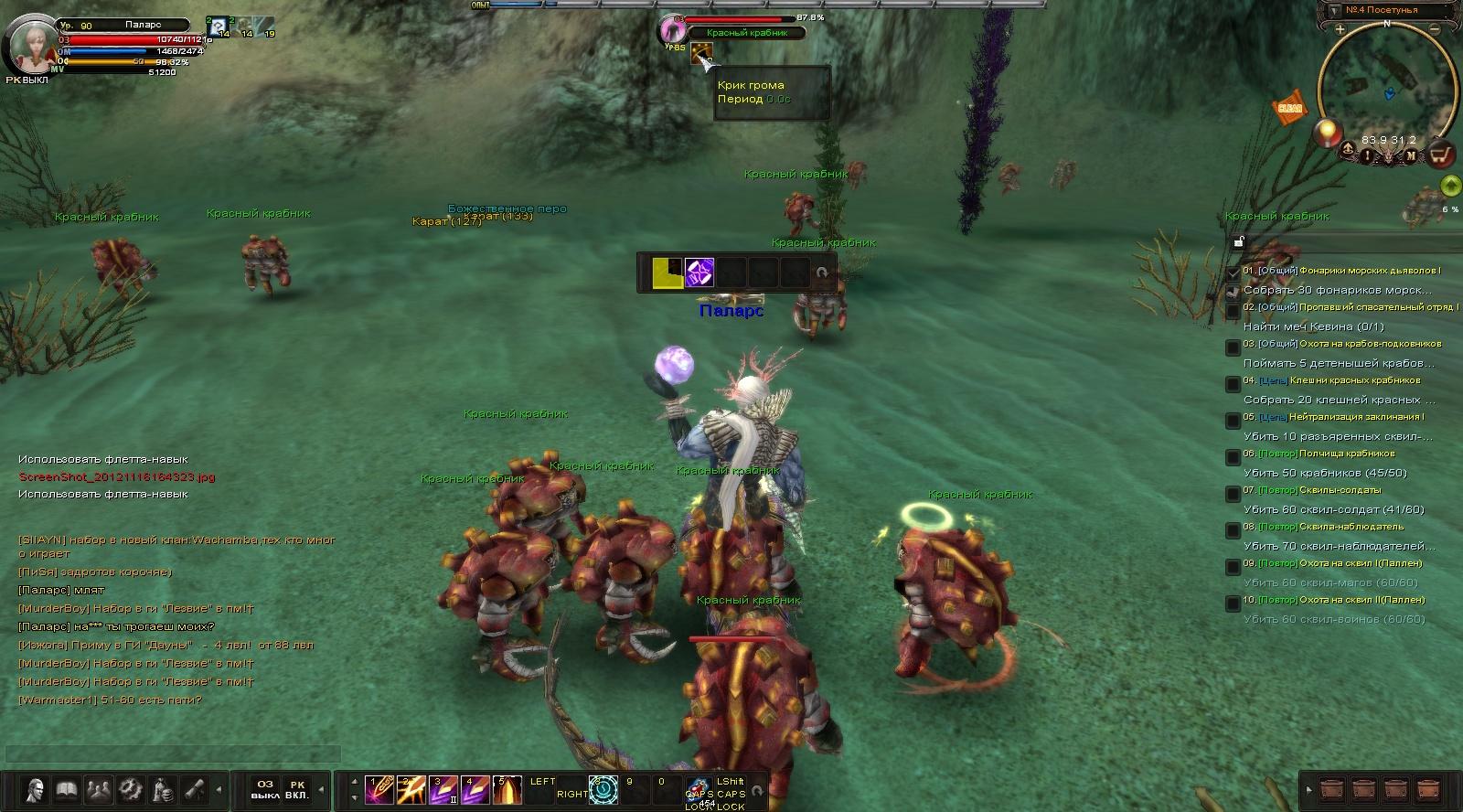1463x812 pixels.
Task: Open the gear settings menu
Action: 131,789
